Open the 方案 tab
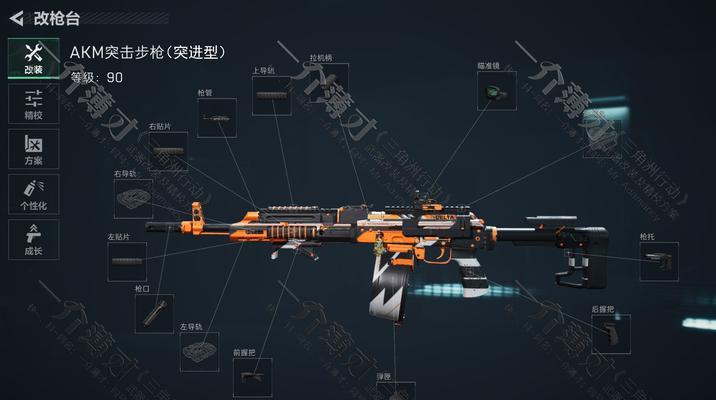The height and width of the screenshot is (400, 716). (32, 149)
